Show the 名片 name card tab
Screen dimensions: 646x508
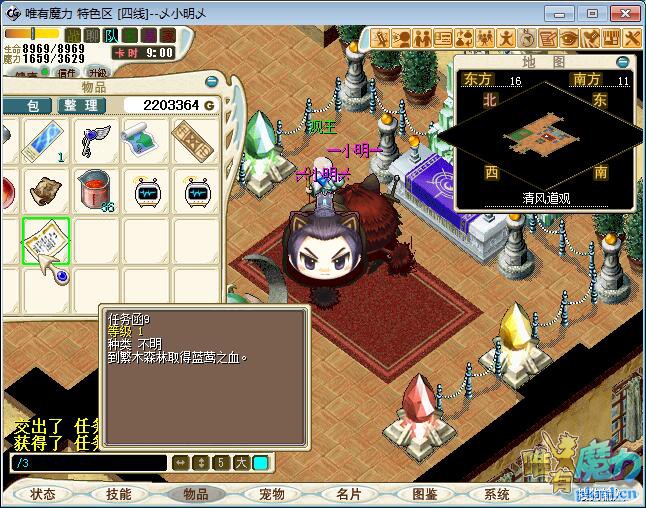[347, 494]
